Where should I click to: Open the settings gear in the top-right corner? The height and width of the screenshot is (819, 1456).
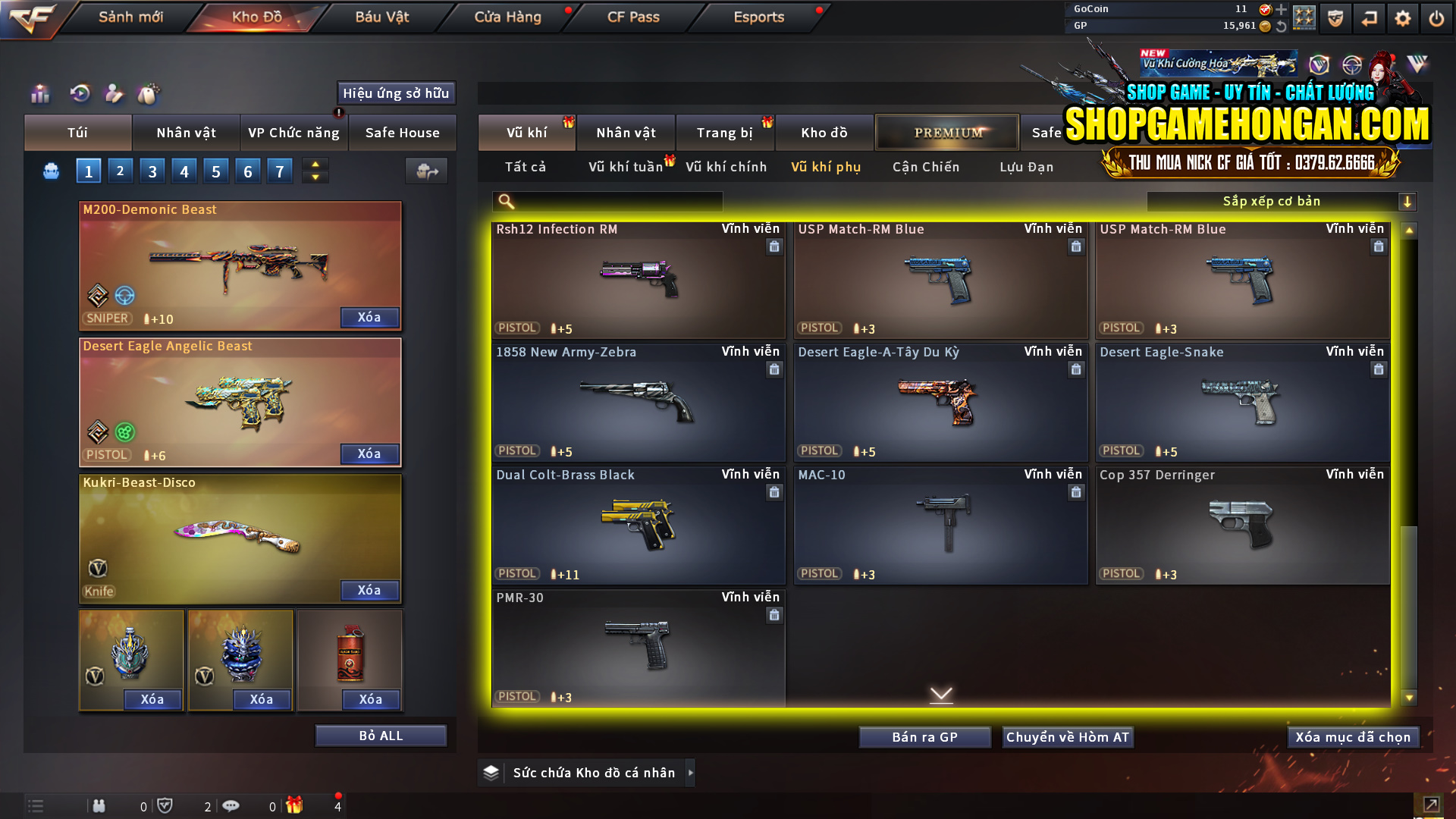click(x=1402, y=17)
